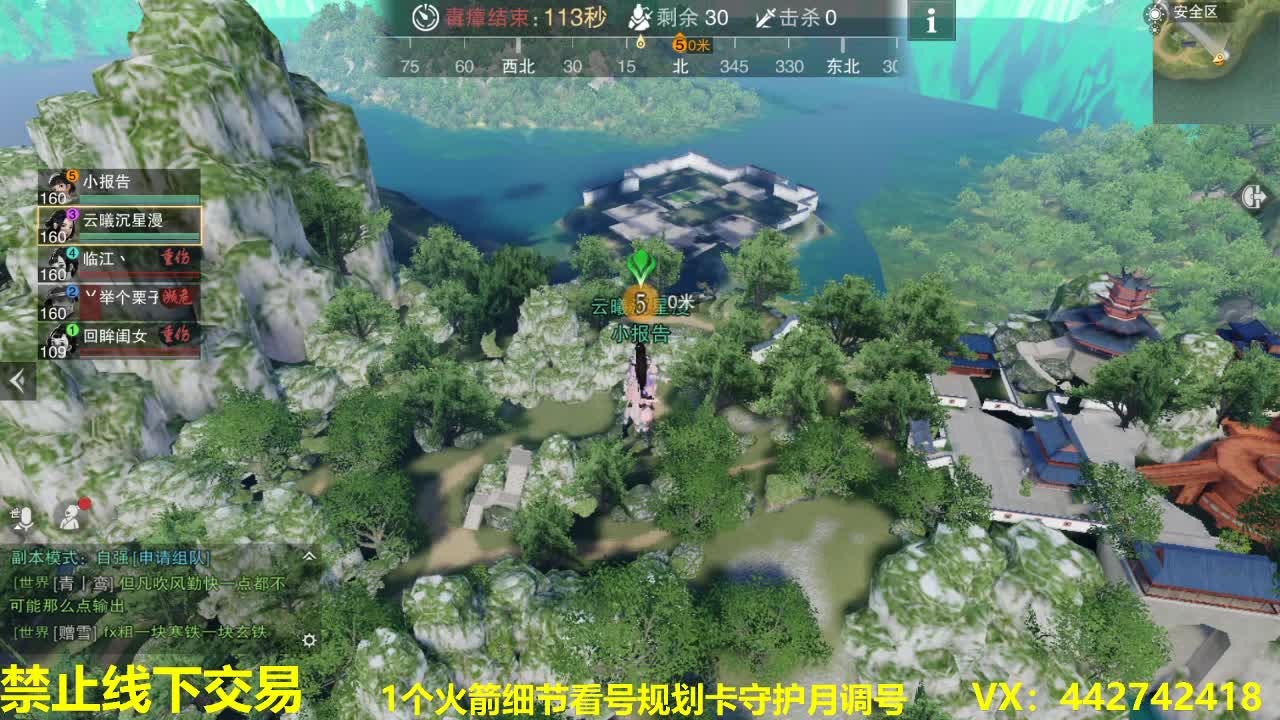Click the remaining players (剩余 30) icon

(640, 18)
